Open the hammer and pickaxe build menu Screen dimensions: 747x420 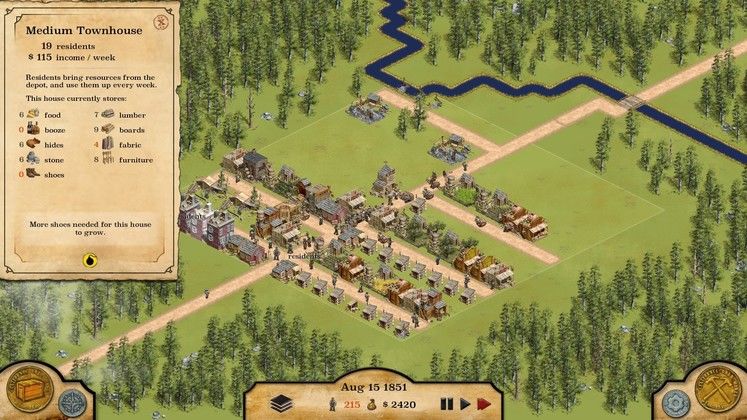[x=716, y=386]
